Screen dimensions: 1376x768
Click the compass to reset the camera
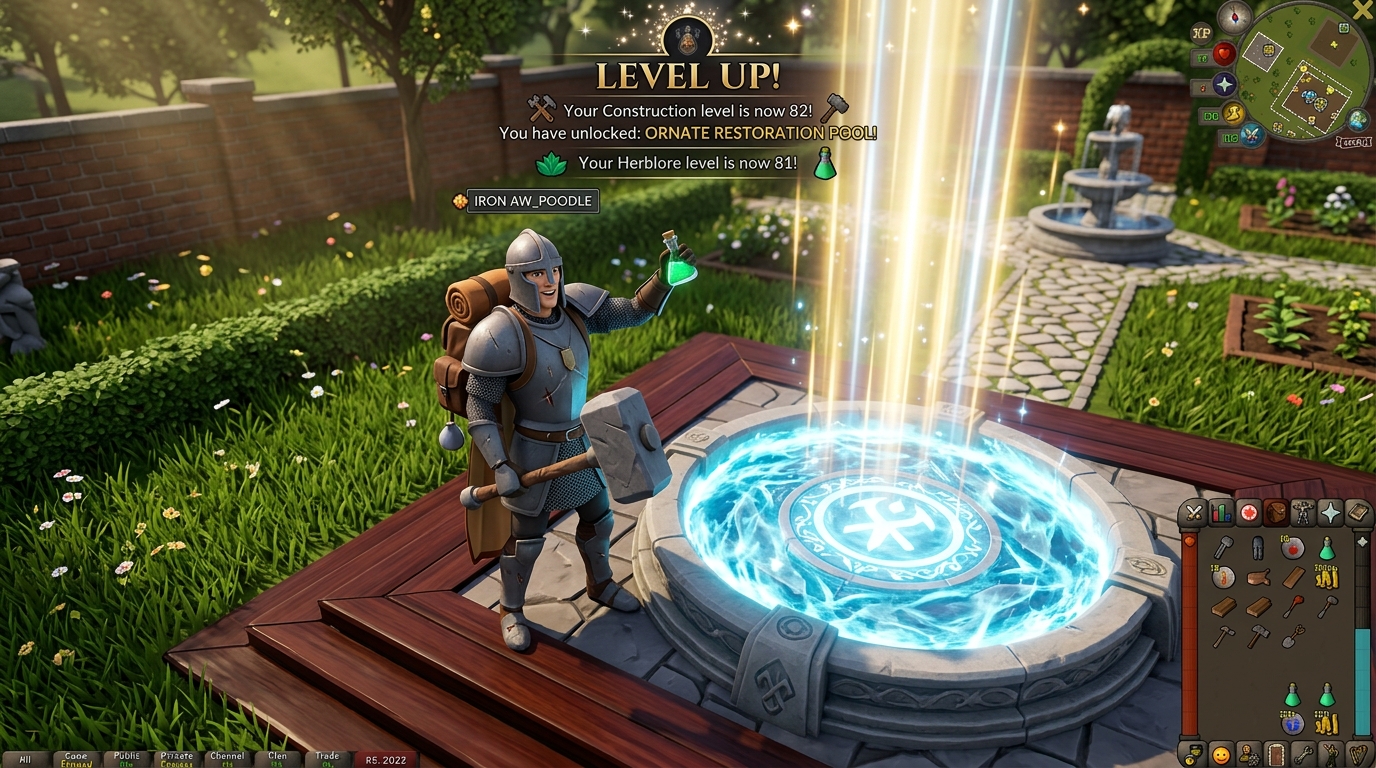[x=1235, y=16]
